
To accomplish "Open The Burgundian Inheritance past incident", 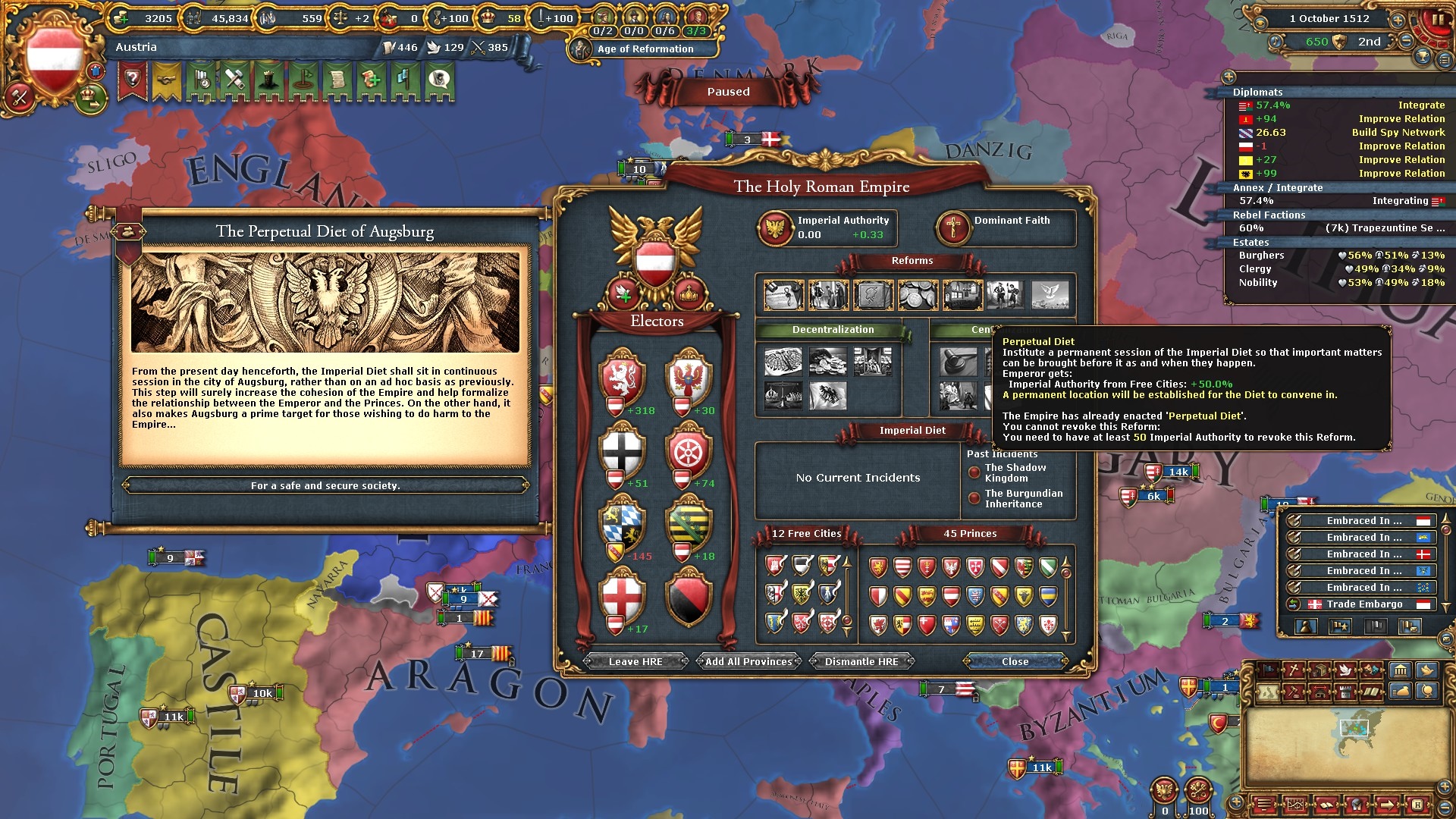I will [1023, 499].
